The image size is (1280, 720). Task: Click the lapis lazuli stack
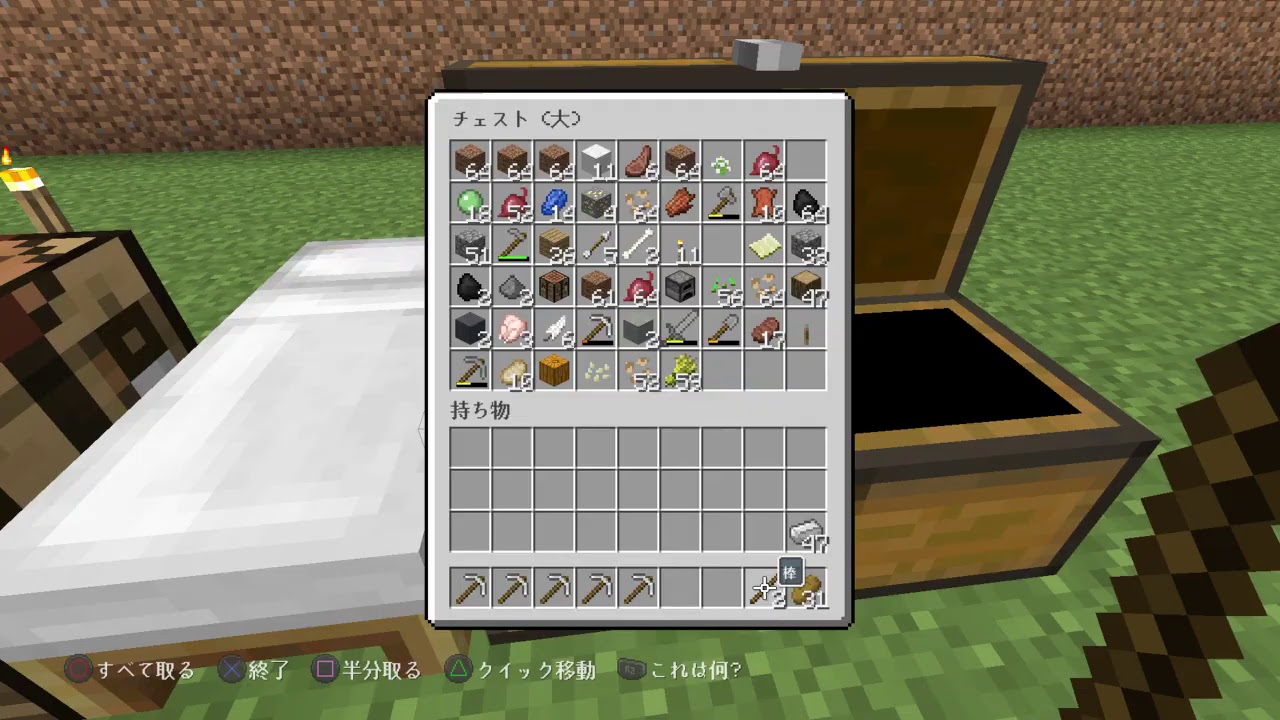(554, 202)
